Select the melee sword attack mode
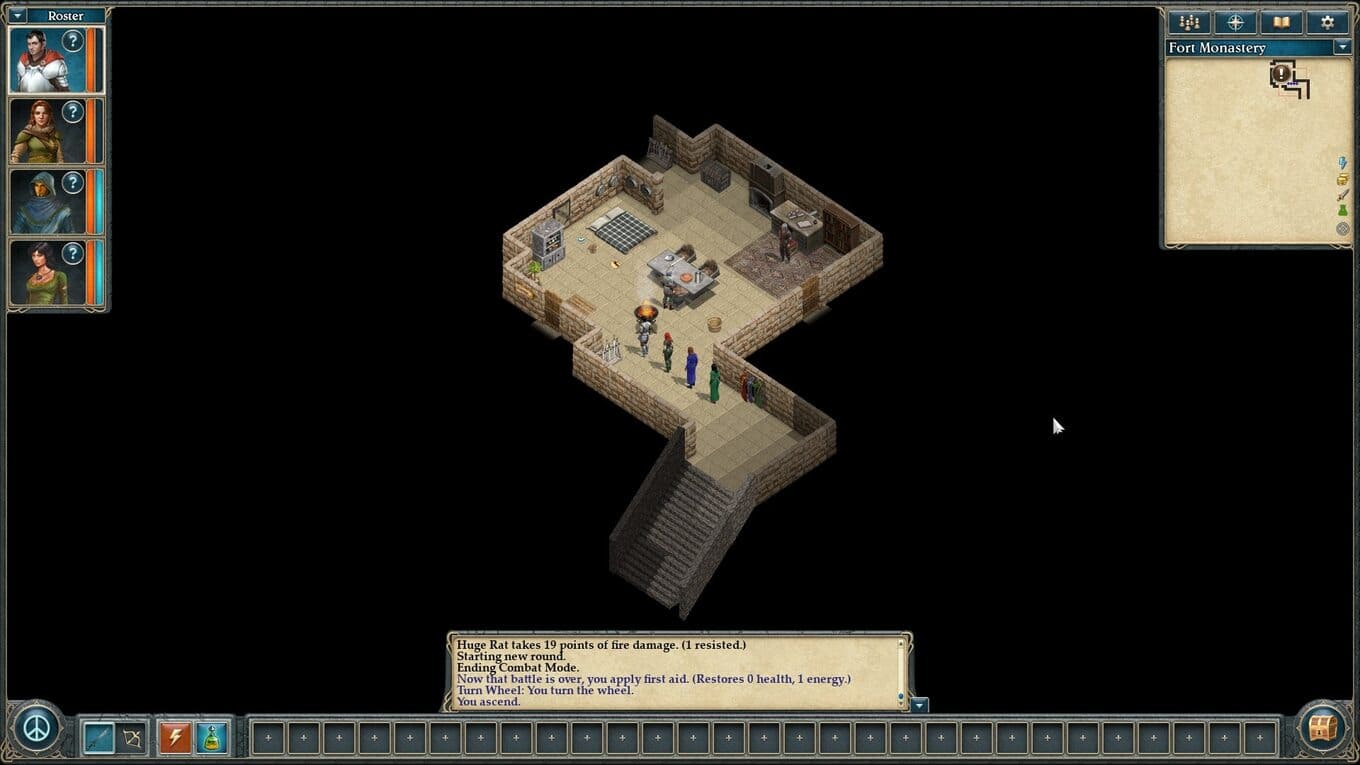The image size is (1360, 765). pos(97,738)
